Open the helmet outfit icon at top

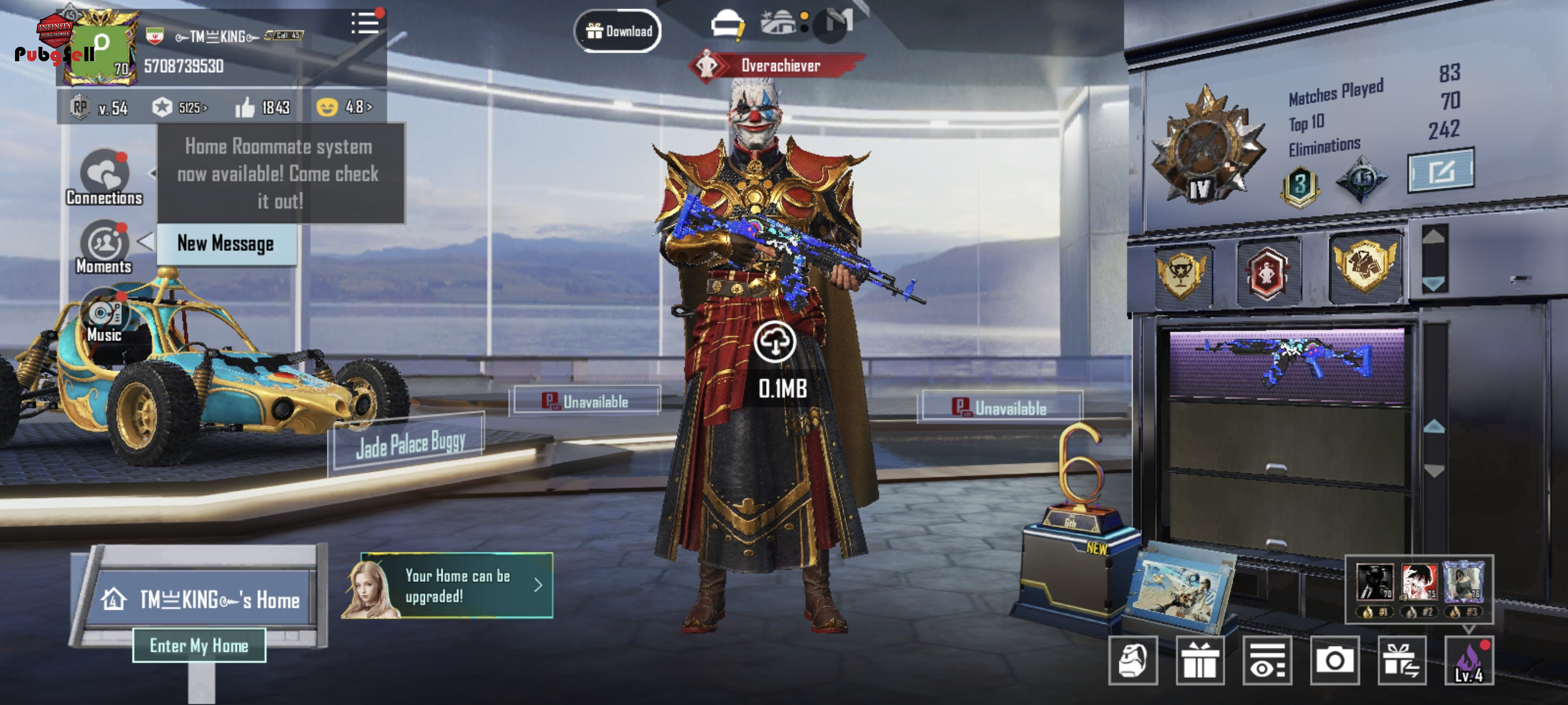click(x=727, y=26)
